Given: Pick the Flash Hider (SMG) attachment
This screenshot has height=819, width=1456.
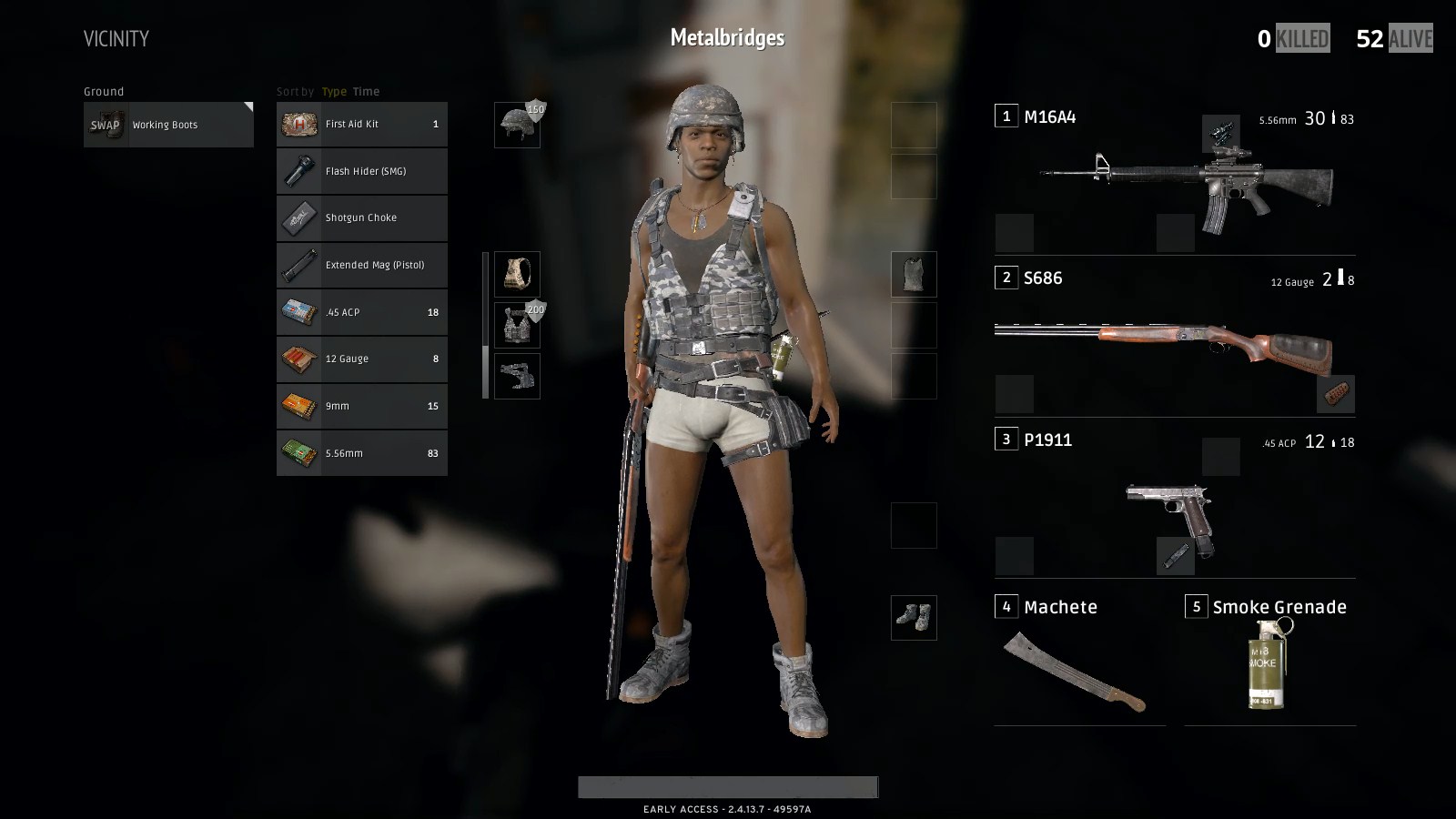Looking at the screenshot, I should pos(361,171).
